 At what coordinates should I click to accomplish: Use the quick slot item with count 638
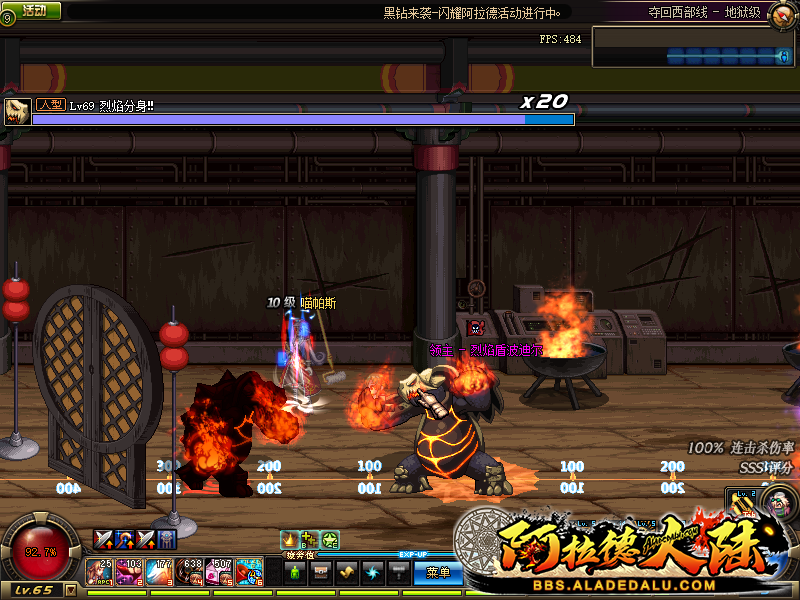189,573
